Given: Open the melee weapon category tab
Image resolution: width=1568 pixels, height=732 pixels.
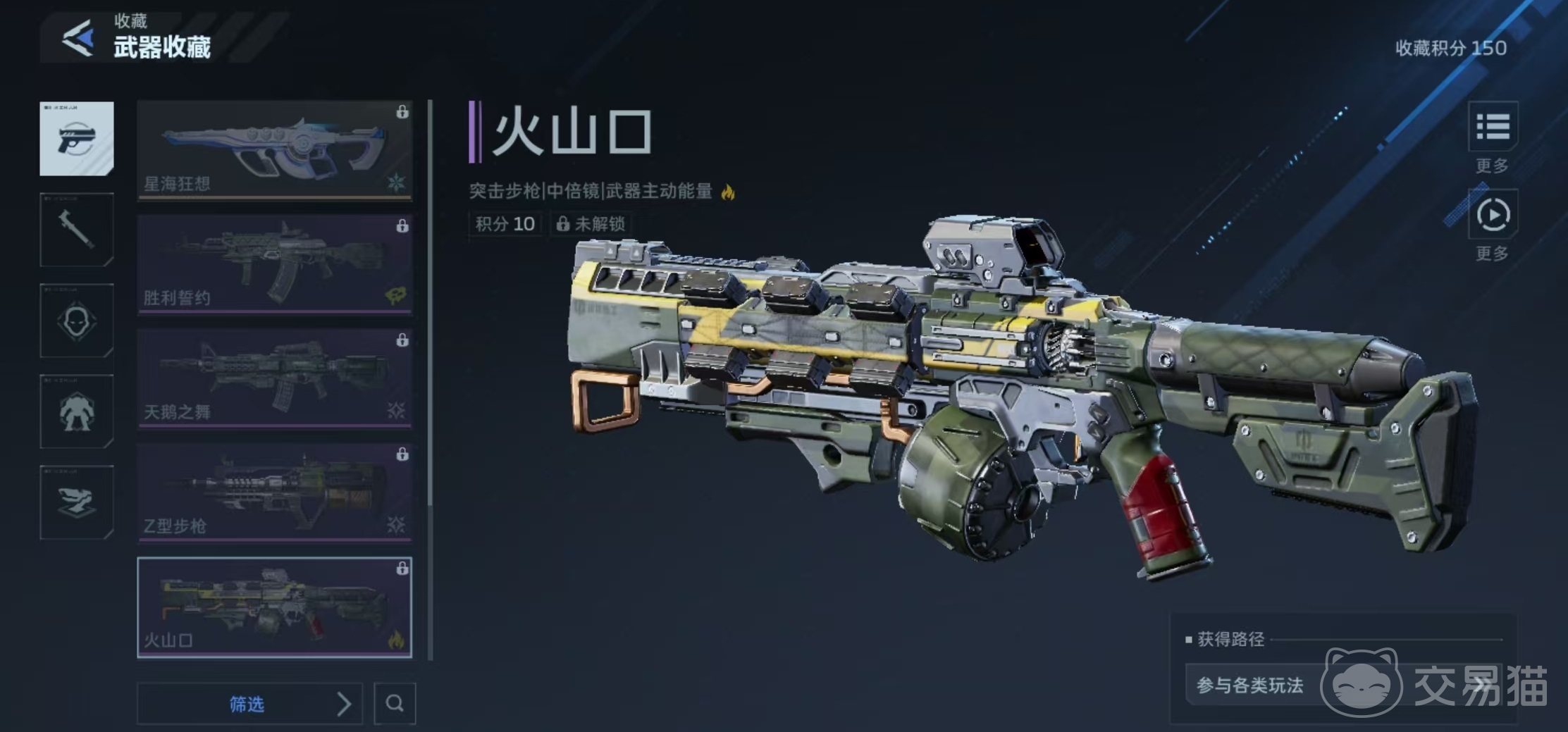Looking at the screenshot, I should 77,230.
